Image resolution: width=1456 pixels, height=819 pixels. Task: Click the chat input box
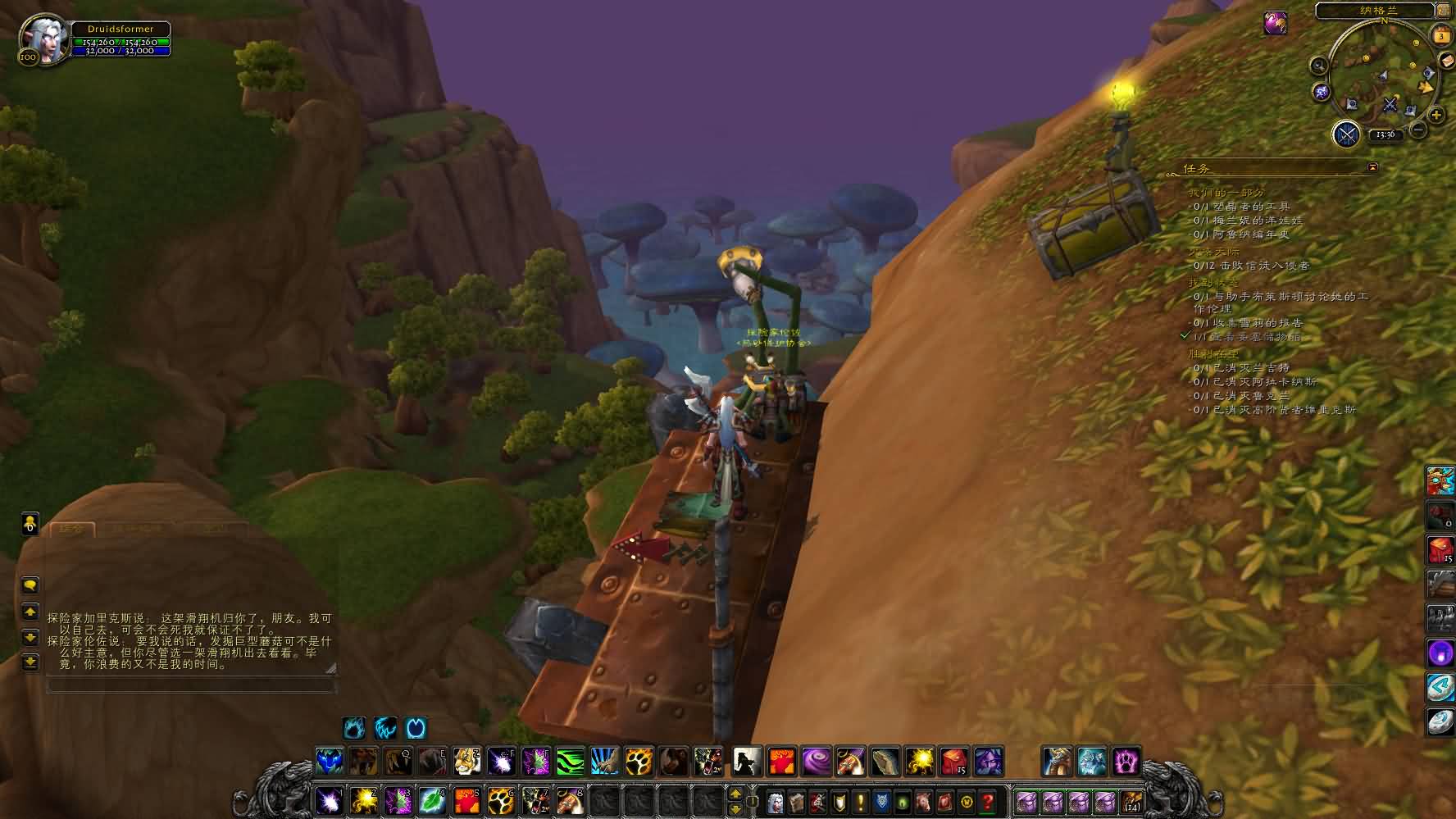[x=190, y=685]
